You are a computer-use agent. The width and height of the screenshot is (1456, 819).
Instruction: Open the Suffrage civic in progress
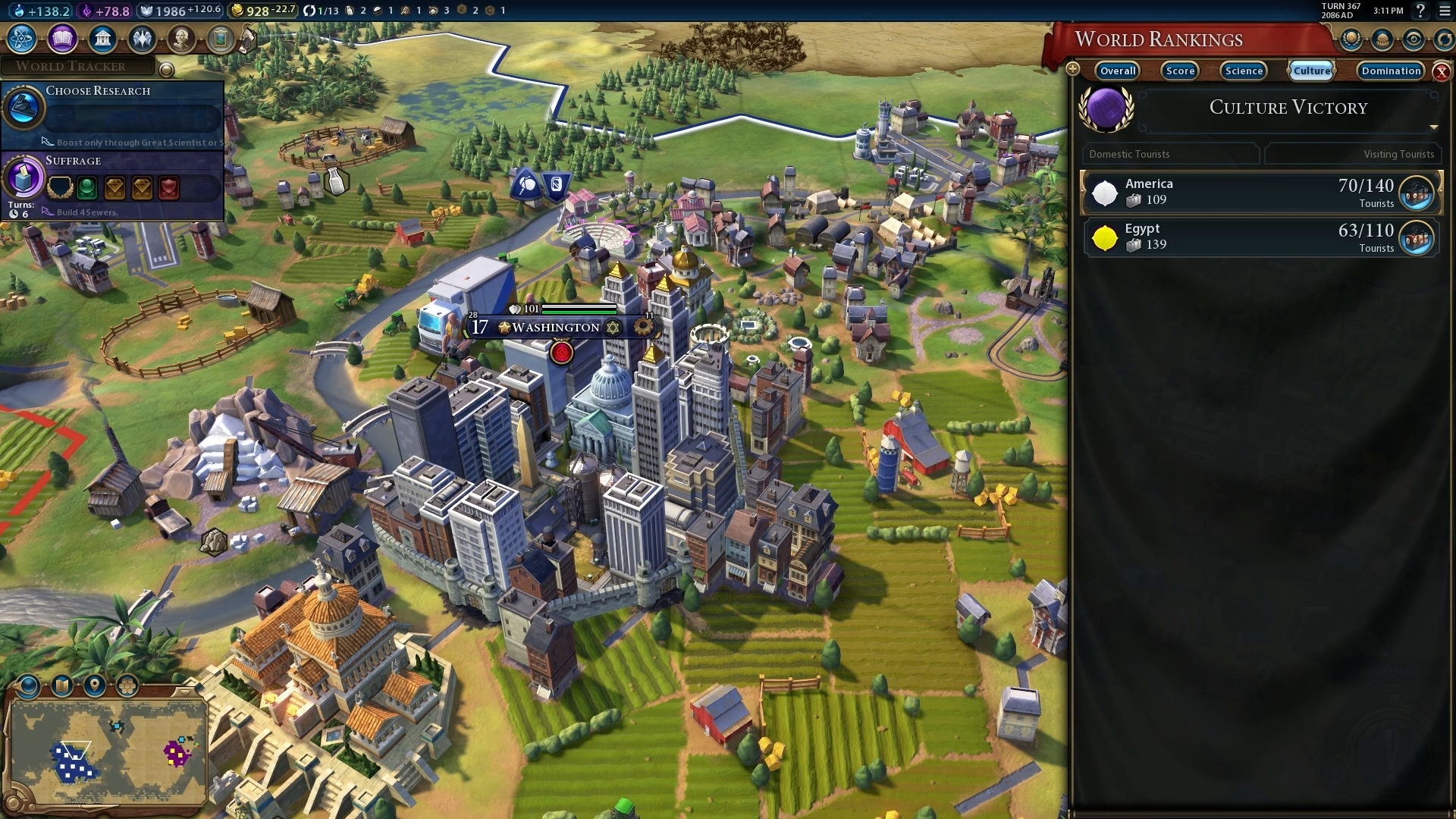tap(114, 182)
